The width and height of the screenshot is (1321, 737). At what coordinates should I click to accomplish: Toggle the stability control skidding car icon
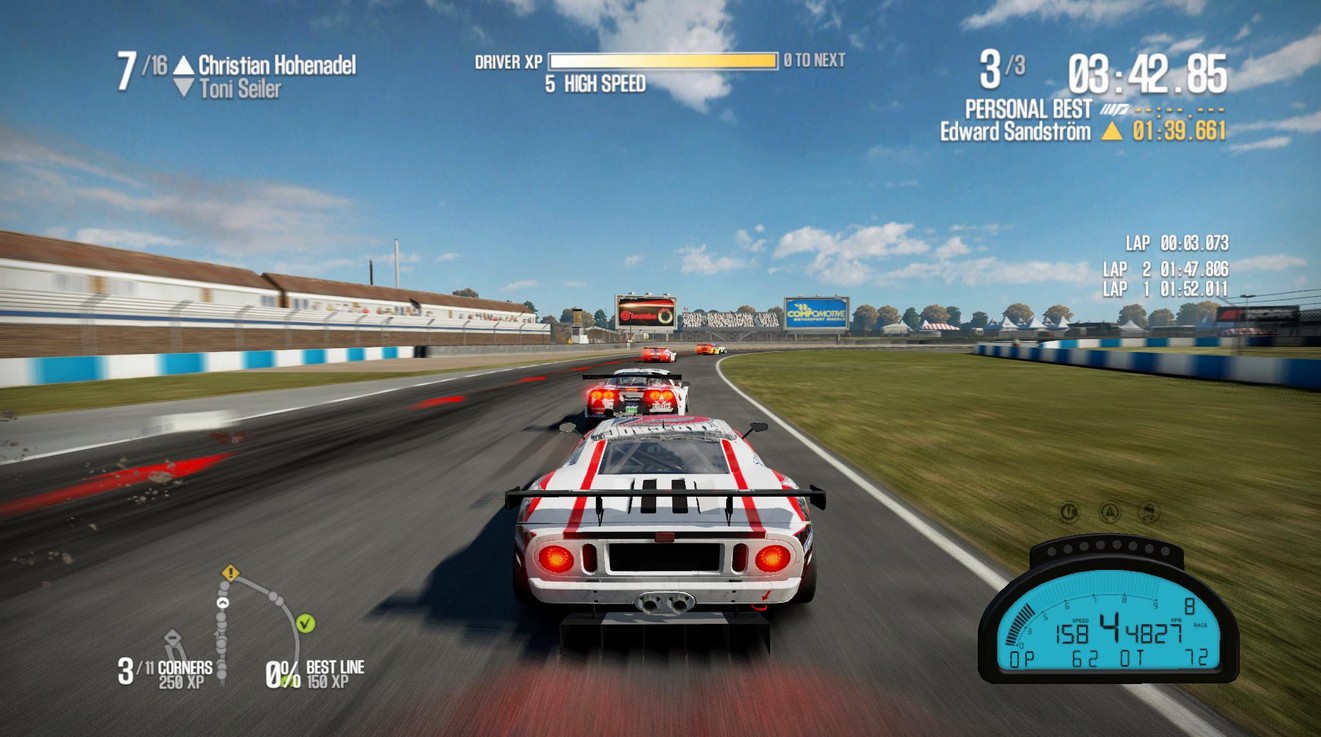1149,512
